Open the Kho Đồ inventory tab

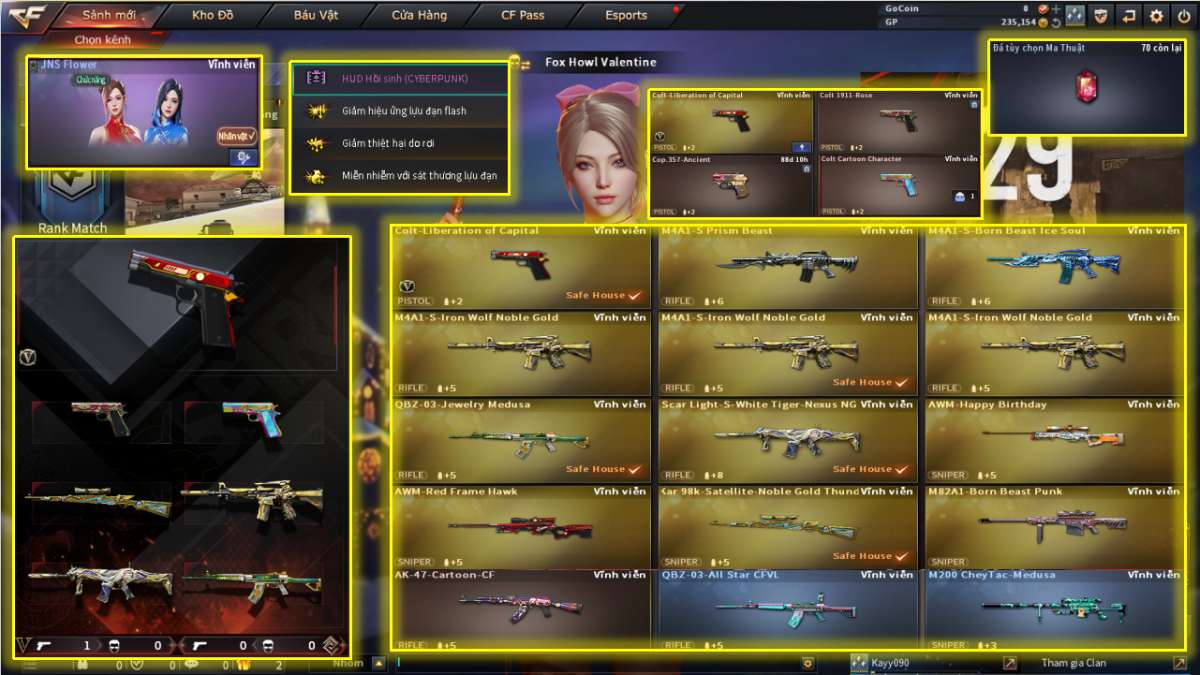[212, 15]
